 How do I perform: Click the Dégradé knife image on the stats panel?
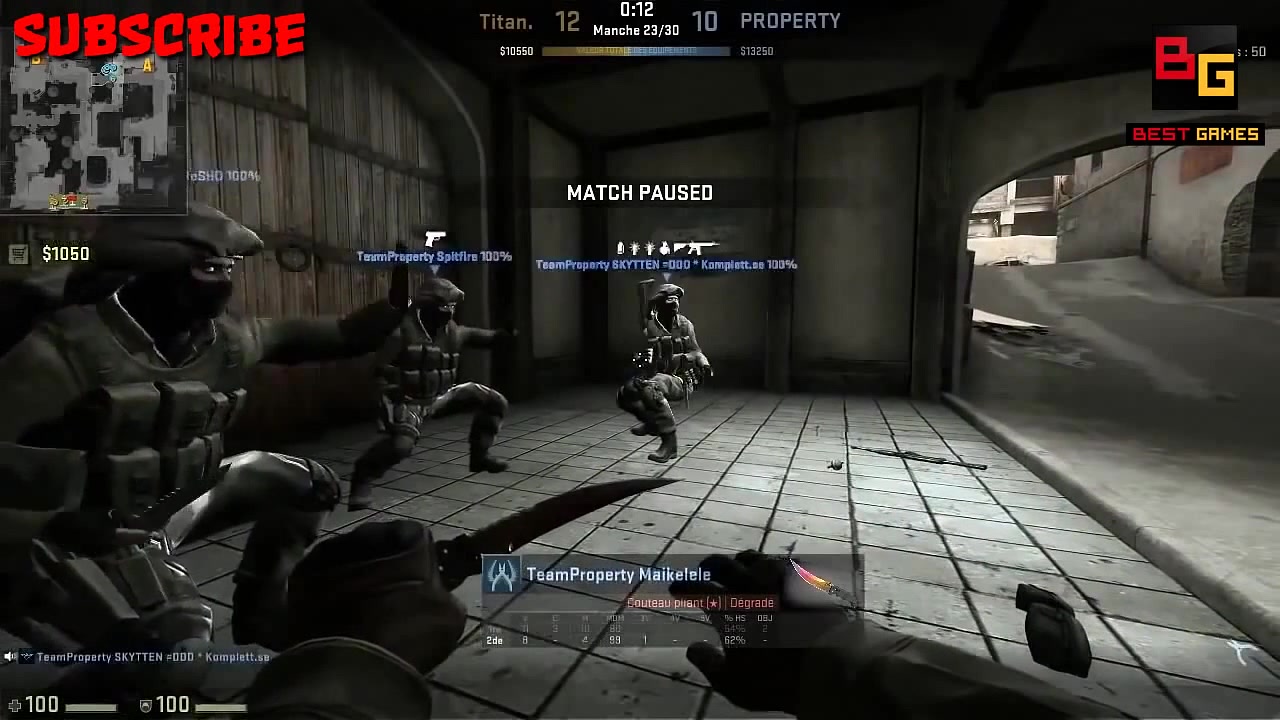[x=810, y=580]
